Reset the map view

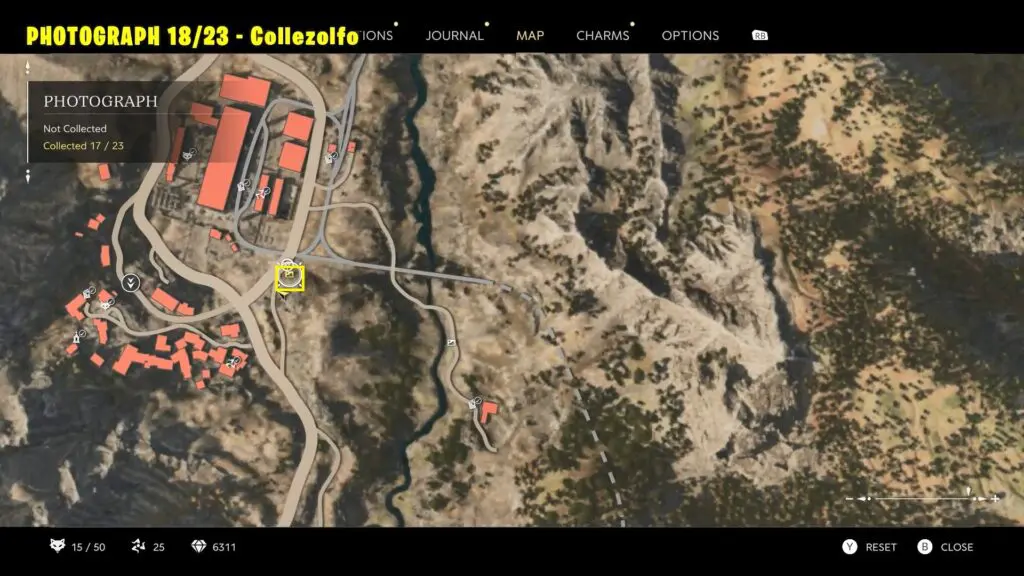869,547
